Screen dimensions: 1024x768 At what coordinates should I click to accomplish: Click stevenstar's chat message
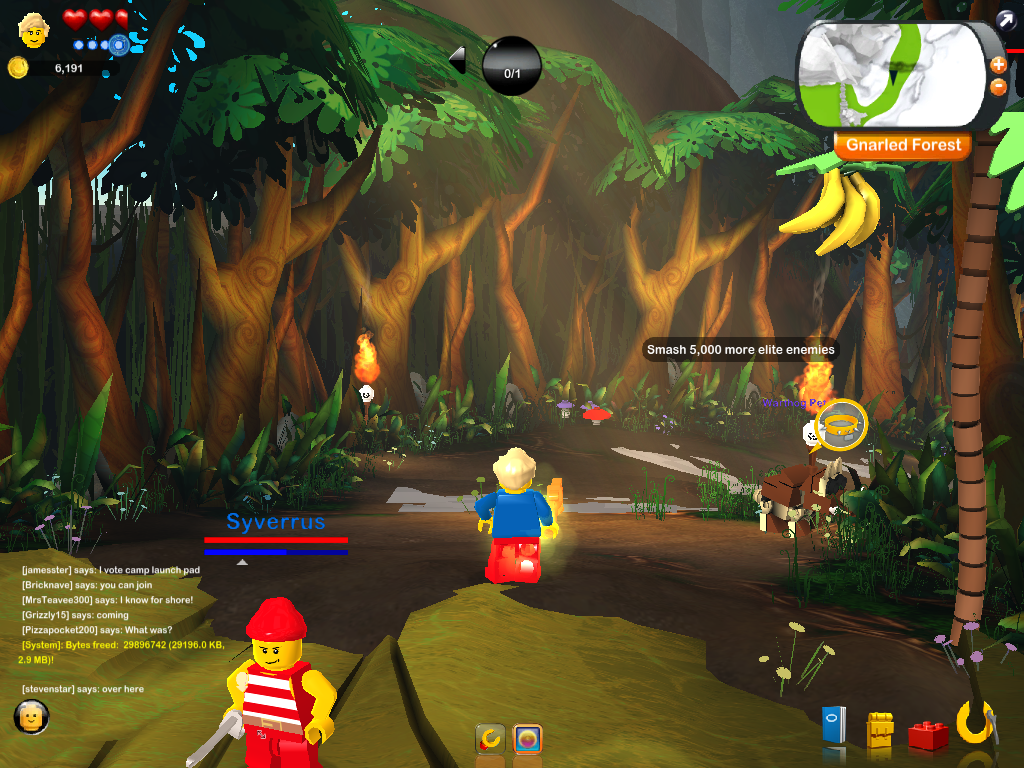coord(82,689)
